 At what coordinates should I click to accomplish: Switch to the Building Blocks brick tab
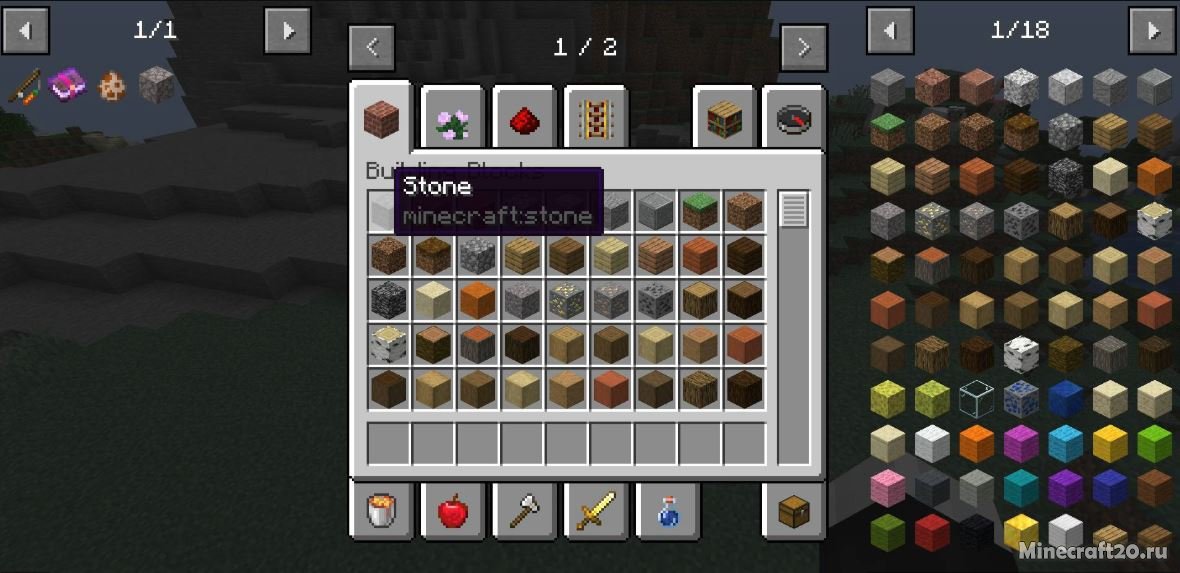[x=380, y=120]
